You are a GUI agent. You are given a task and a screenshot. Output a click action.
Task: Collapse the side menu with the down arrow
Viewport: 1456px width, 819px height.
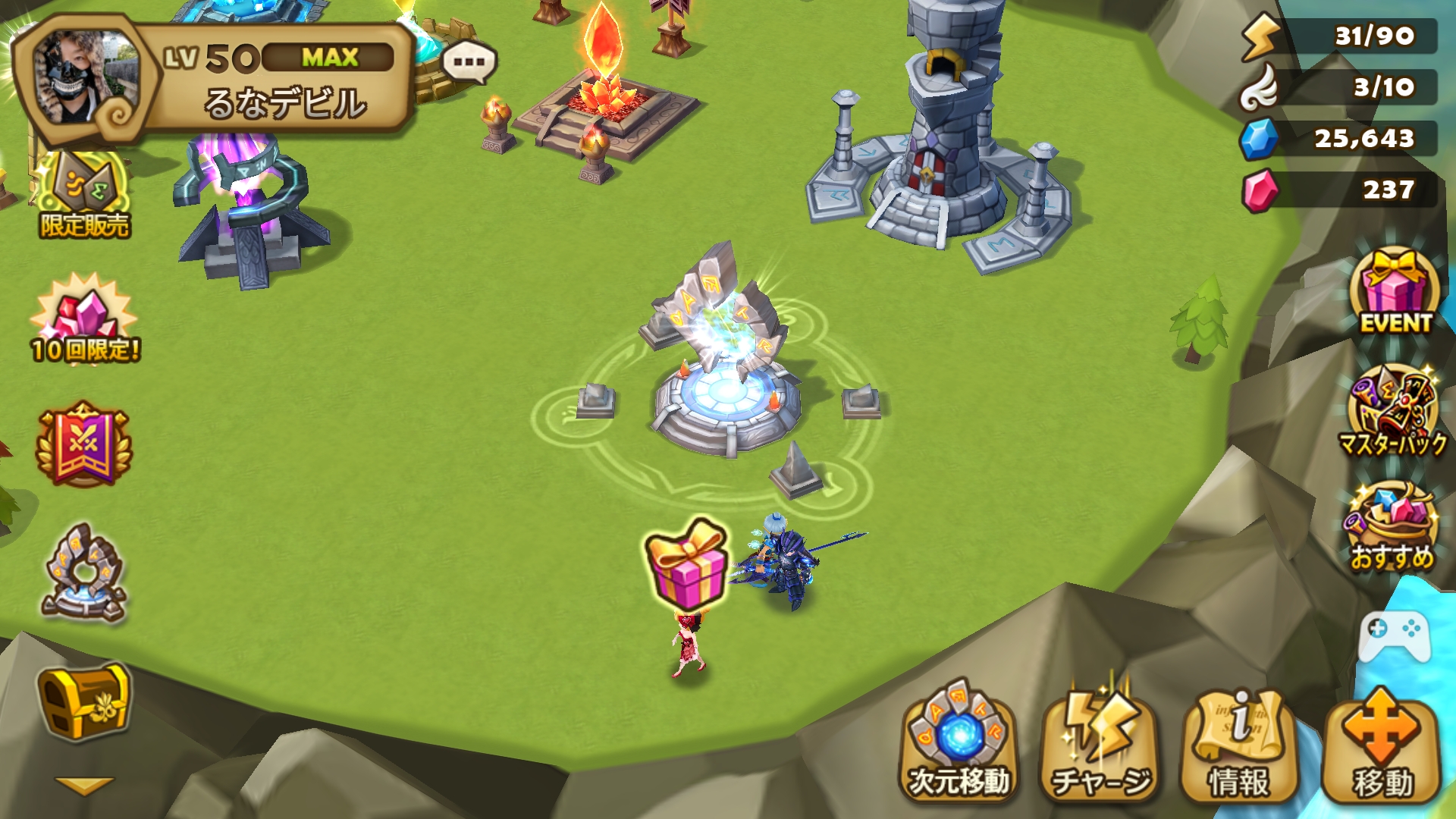[83, 786]
